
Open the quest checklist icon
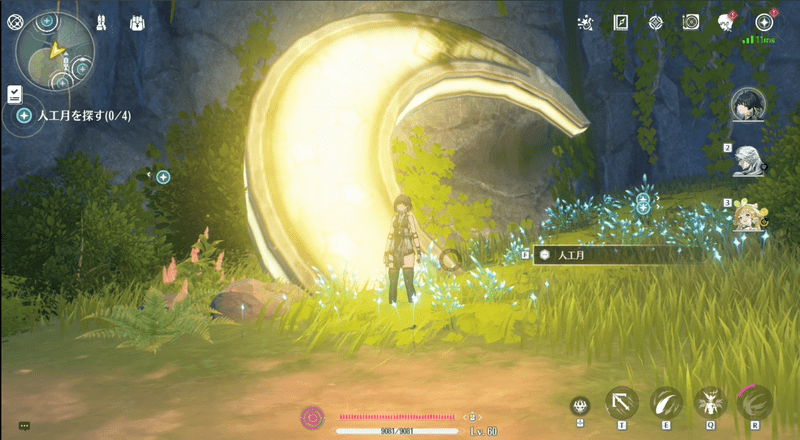click(15, 94)
